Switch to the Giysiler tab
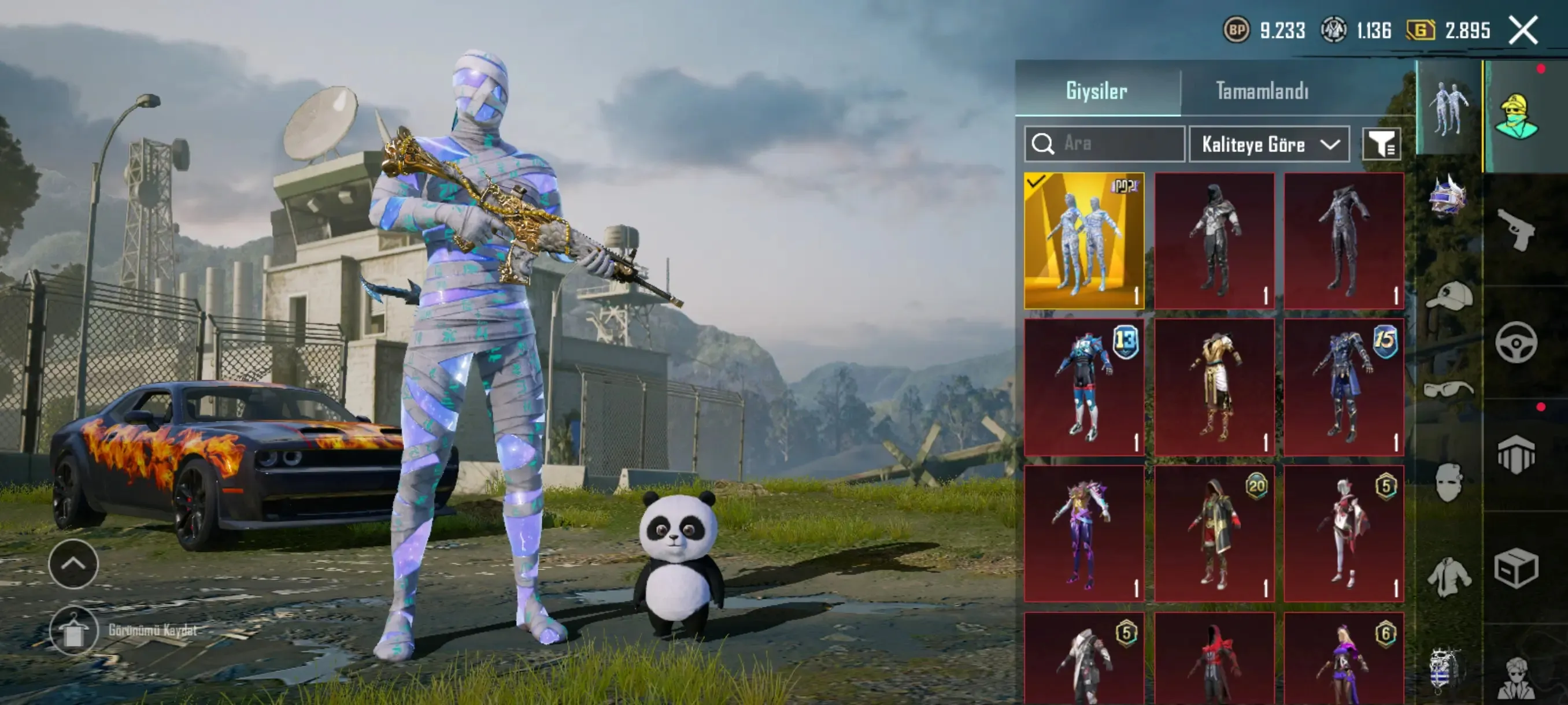 pos(1097,91)
